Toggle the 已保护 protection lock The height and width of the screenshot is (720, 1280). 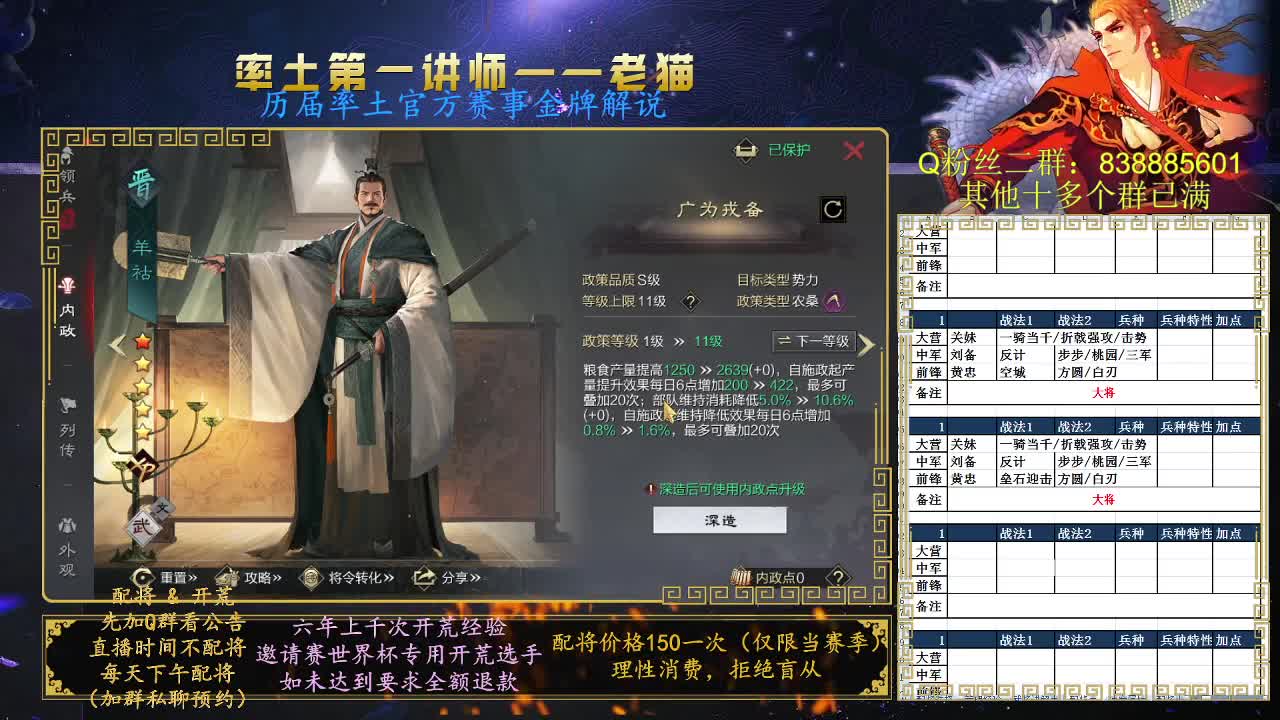tap(770, 150)
